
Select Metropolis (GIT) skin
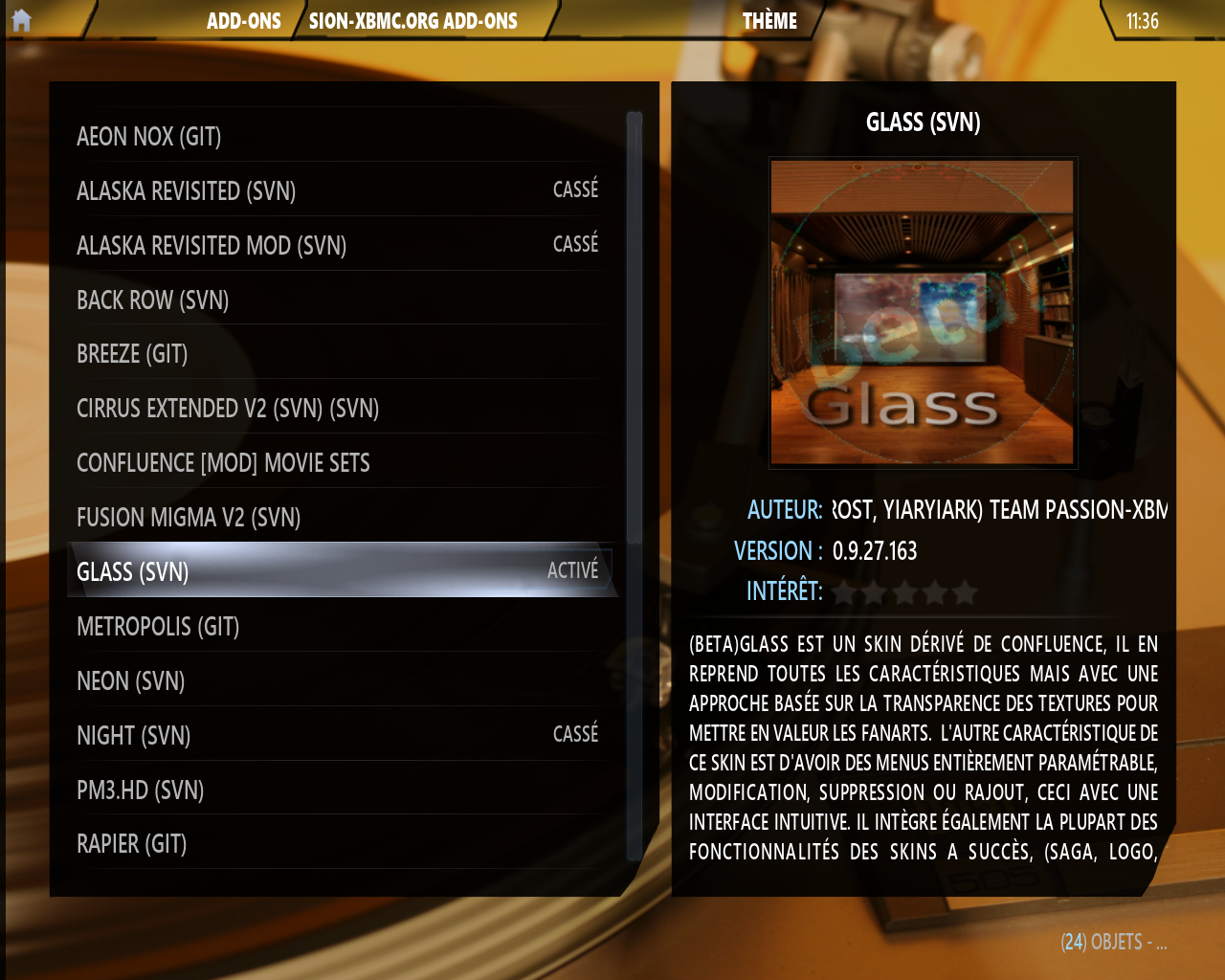[x=158, y=627]
